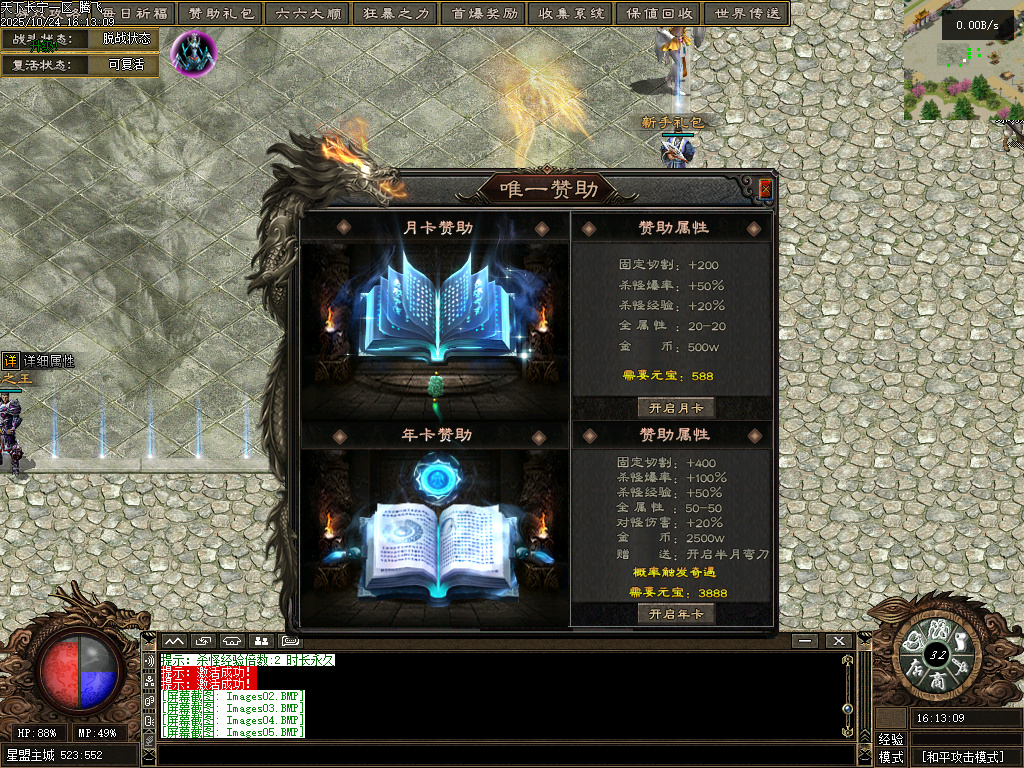Minimize the chat log panel

coord(805,640)
